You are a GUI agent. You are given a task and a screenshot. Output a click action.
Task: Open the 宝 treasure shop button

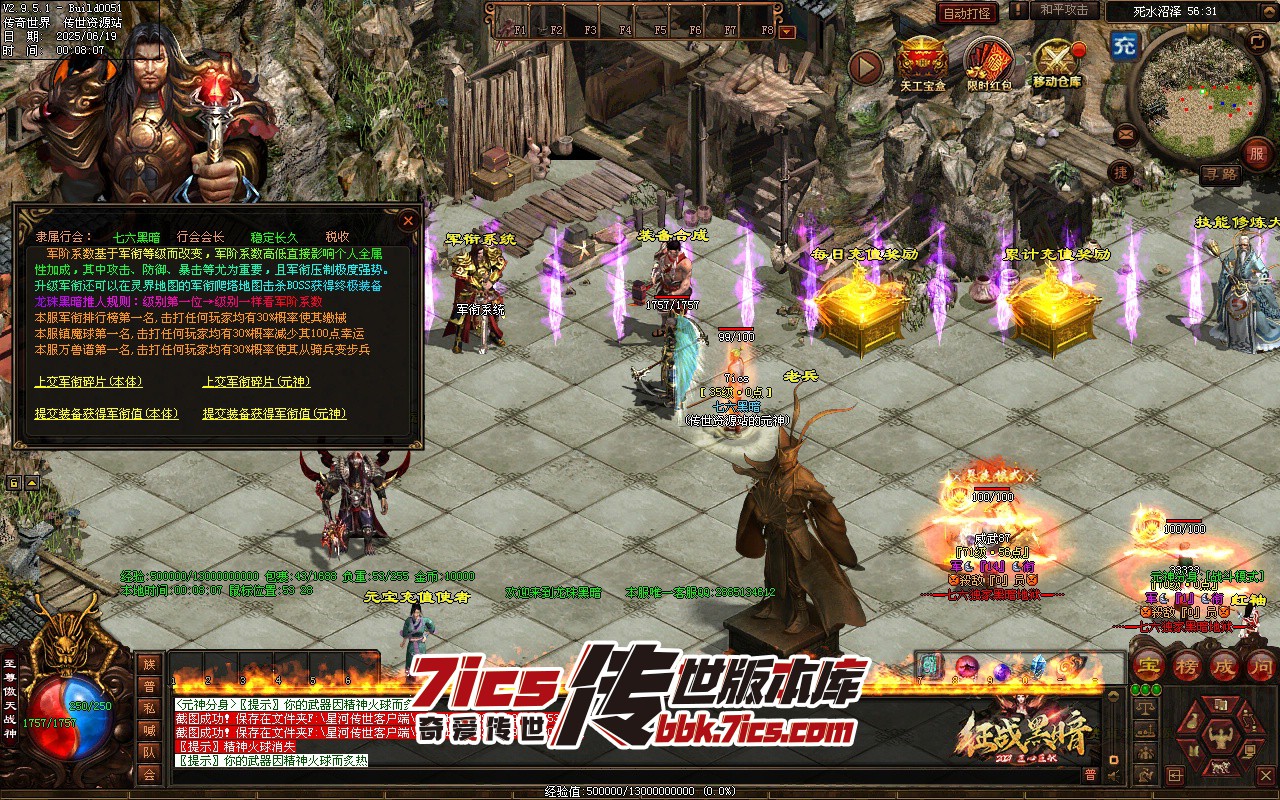(x=1149, y=665)
